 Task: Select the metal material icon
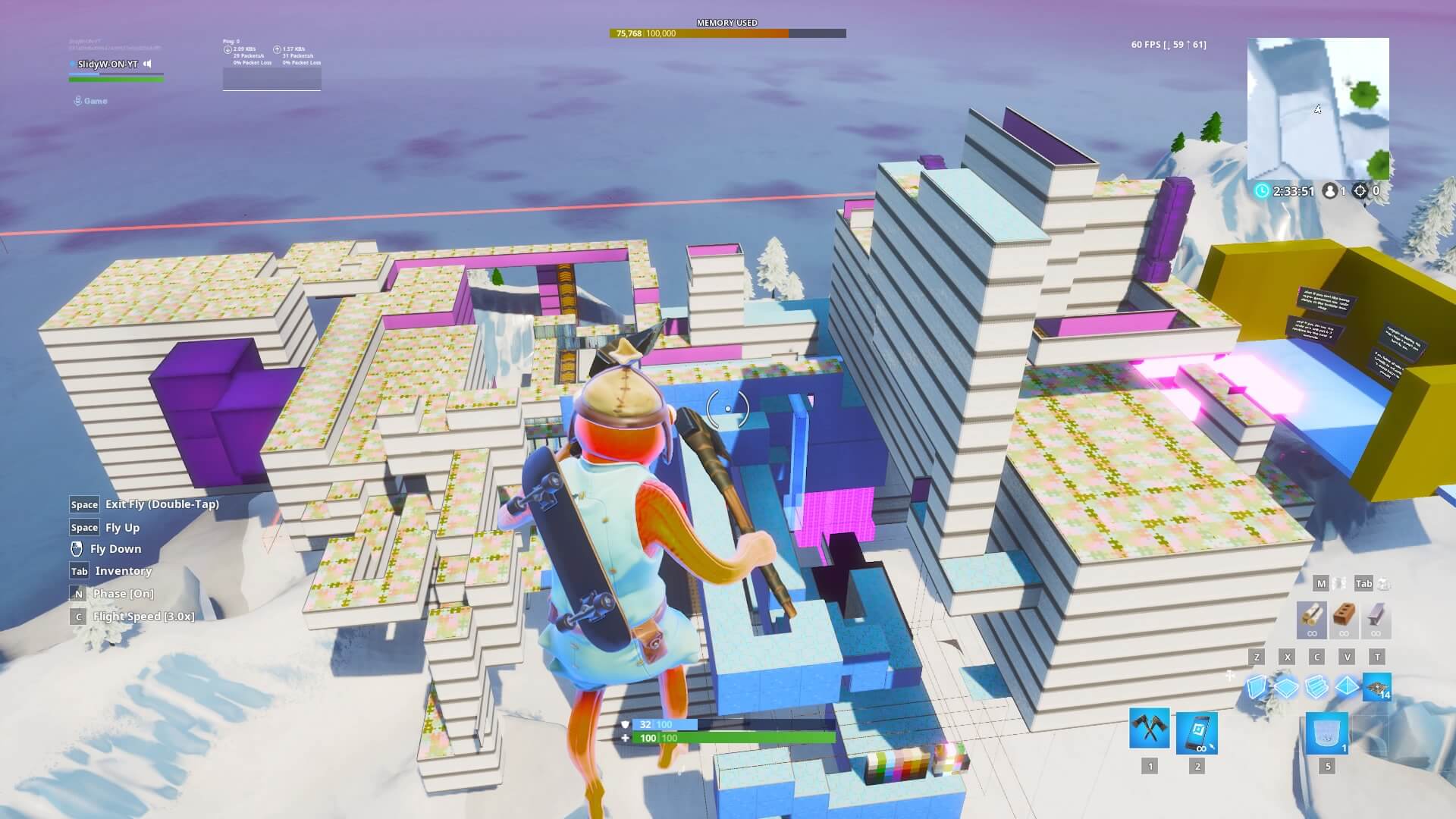click(x=1376, y=617)
